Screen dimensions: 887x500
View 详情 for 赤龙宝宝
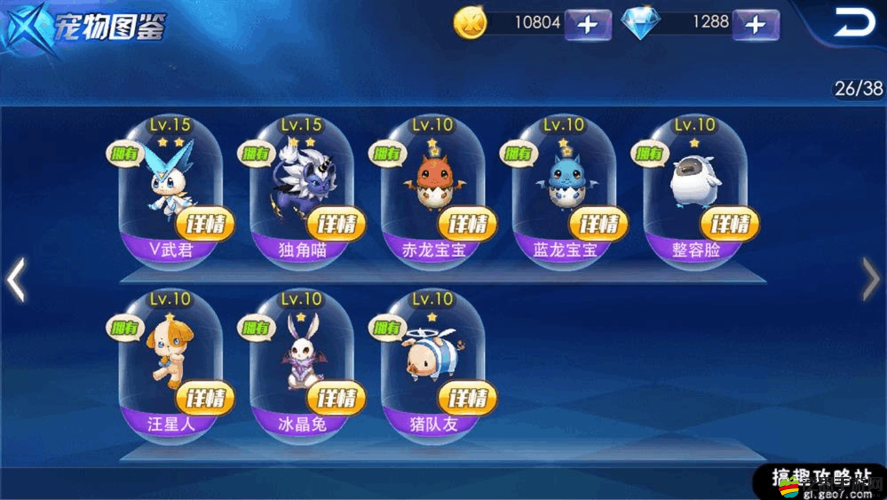click(x=468, y=223)
